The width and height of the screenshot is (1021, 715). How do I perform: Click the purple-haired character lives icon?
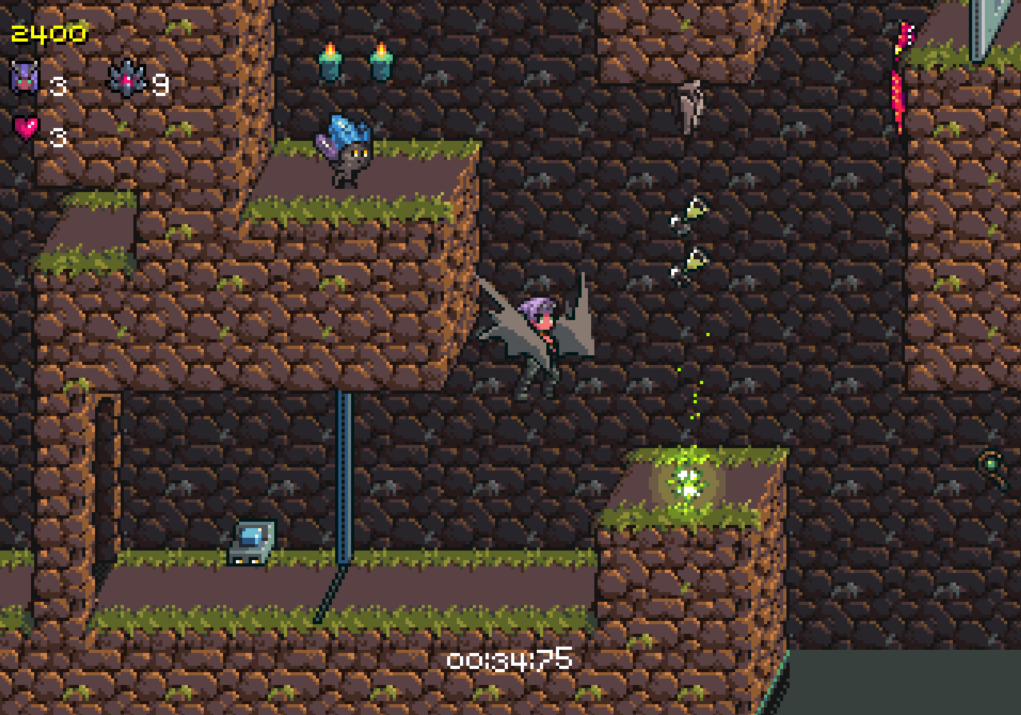(x=24, y=78)
